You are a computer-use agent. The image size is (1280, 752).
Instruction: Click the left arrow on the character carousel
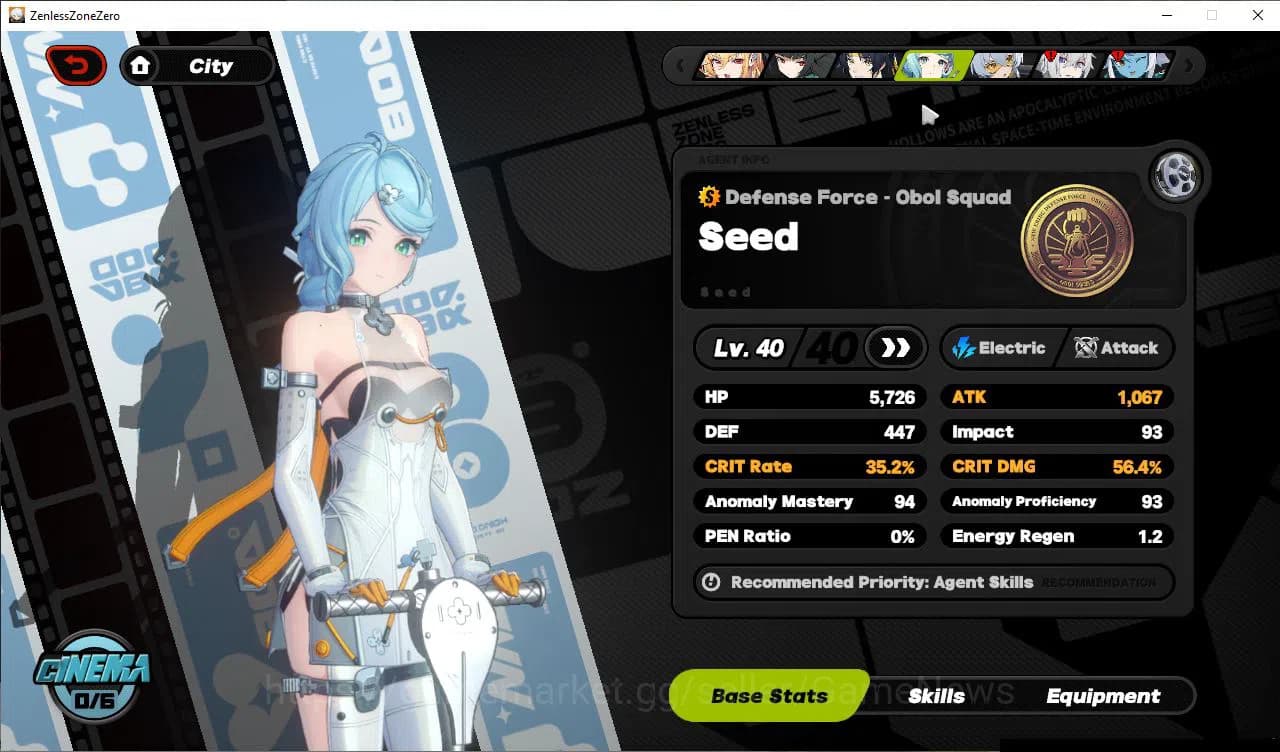click(681, 65)
